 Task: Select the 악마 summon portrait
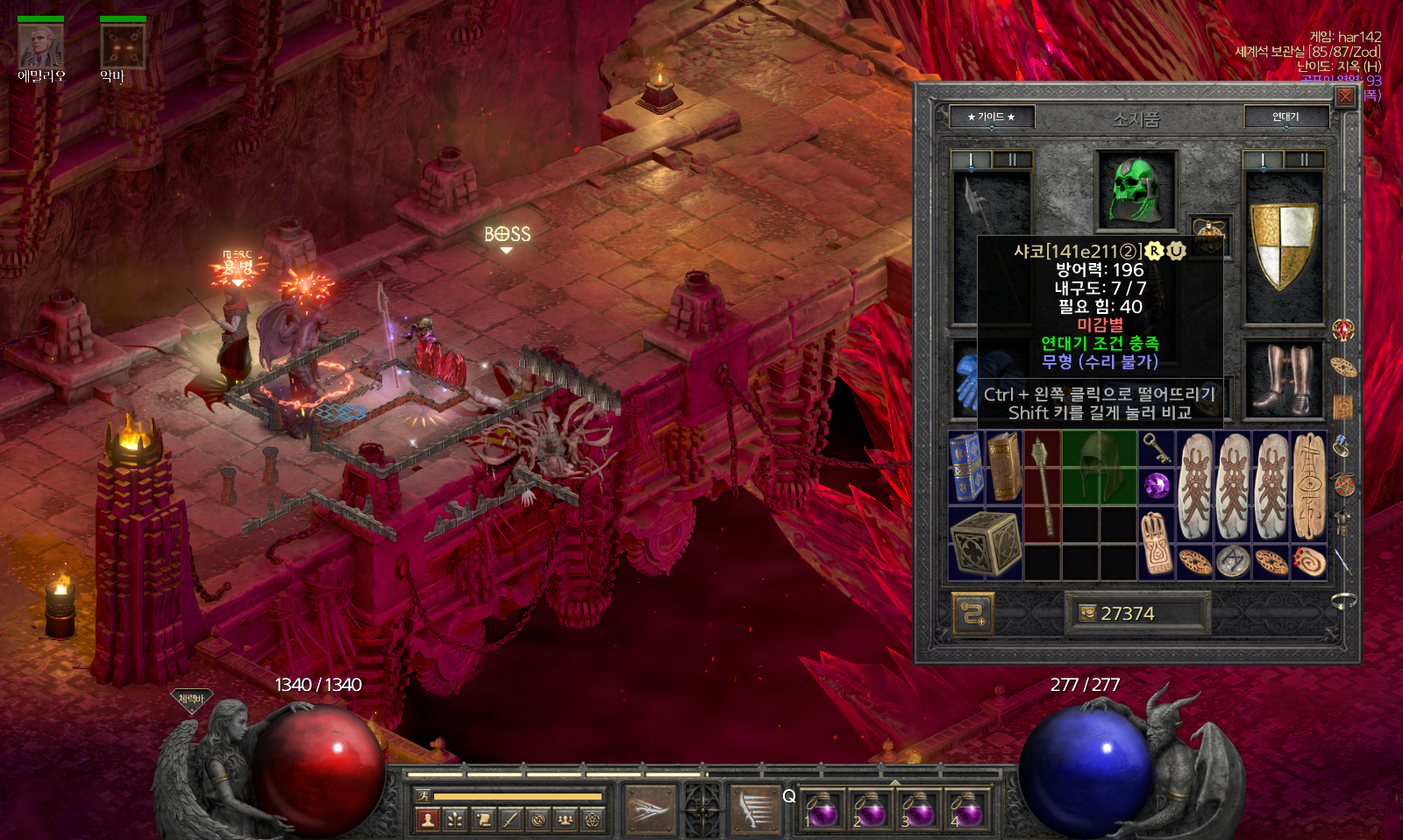click(122, 46)
